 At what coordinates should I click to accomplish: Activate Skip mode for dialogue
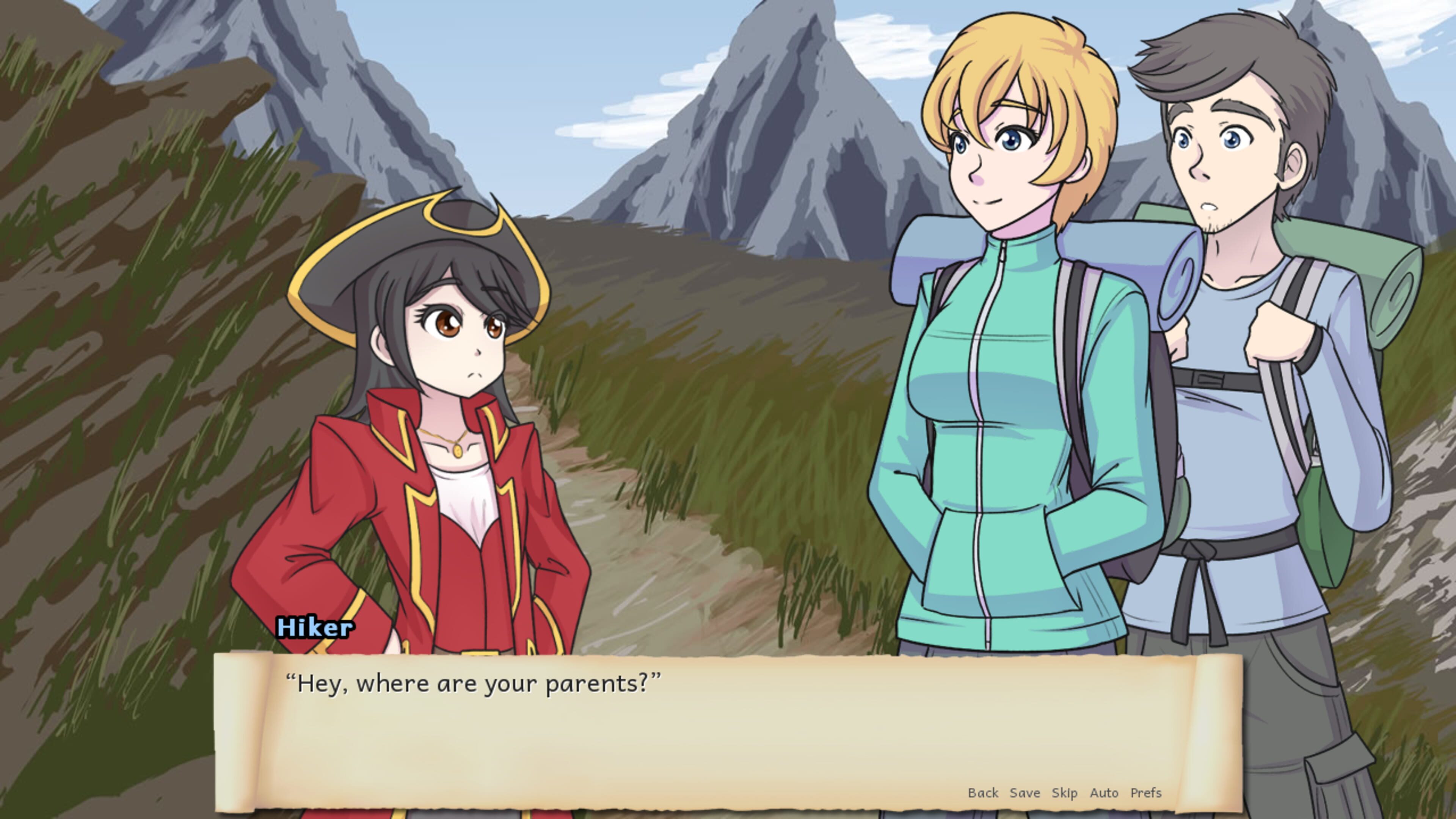(1064, 793)
